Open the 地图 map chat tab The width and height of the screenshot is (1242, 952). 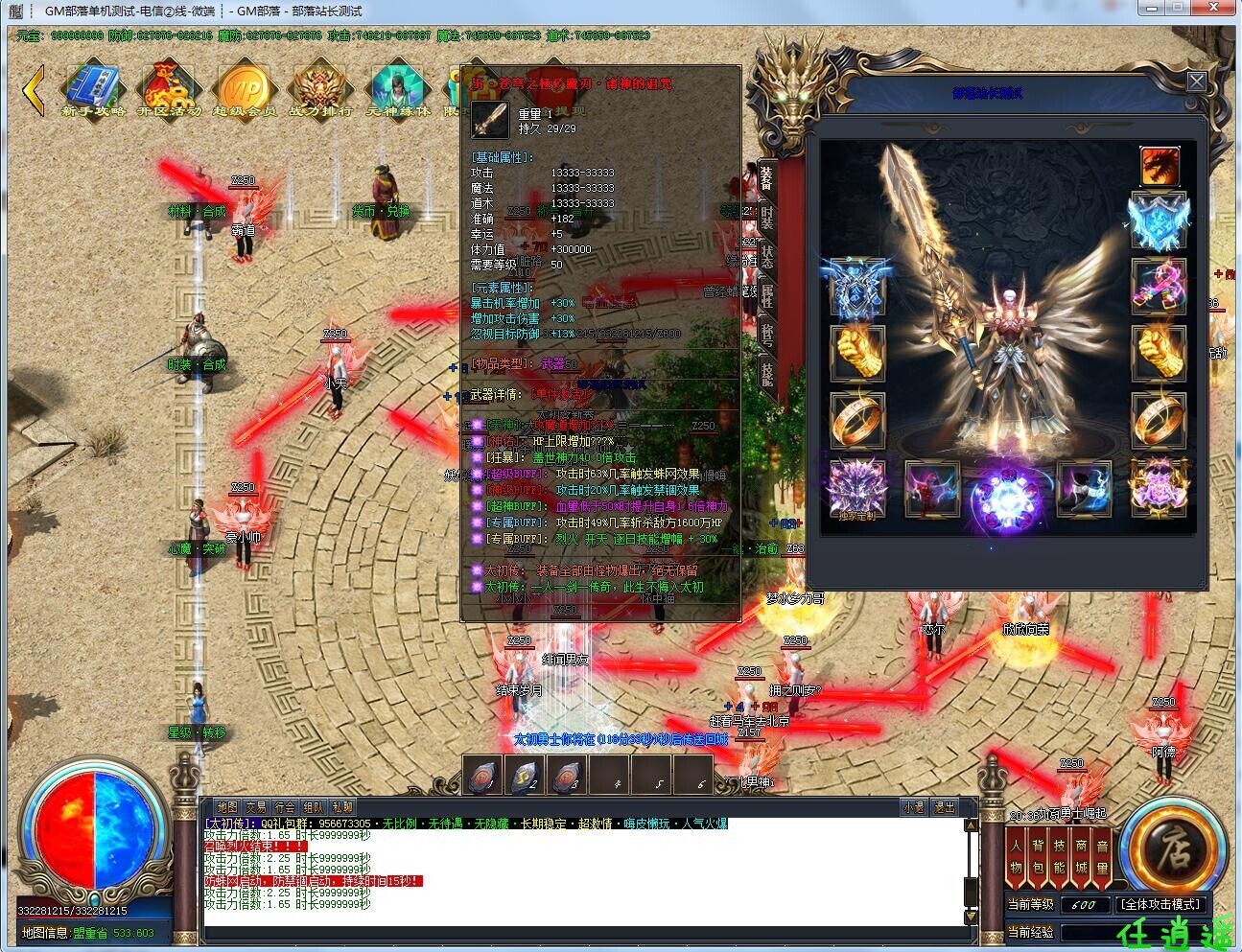click(x=226, y=807)
